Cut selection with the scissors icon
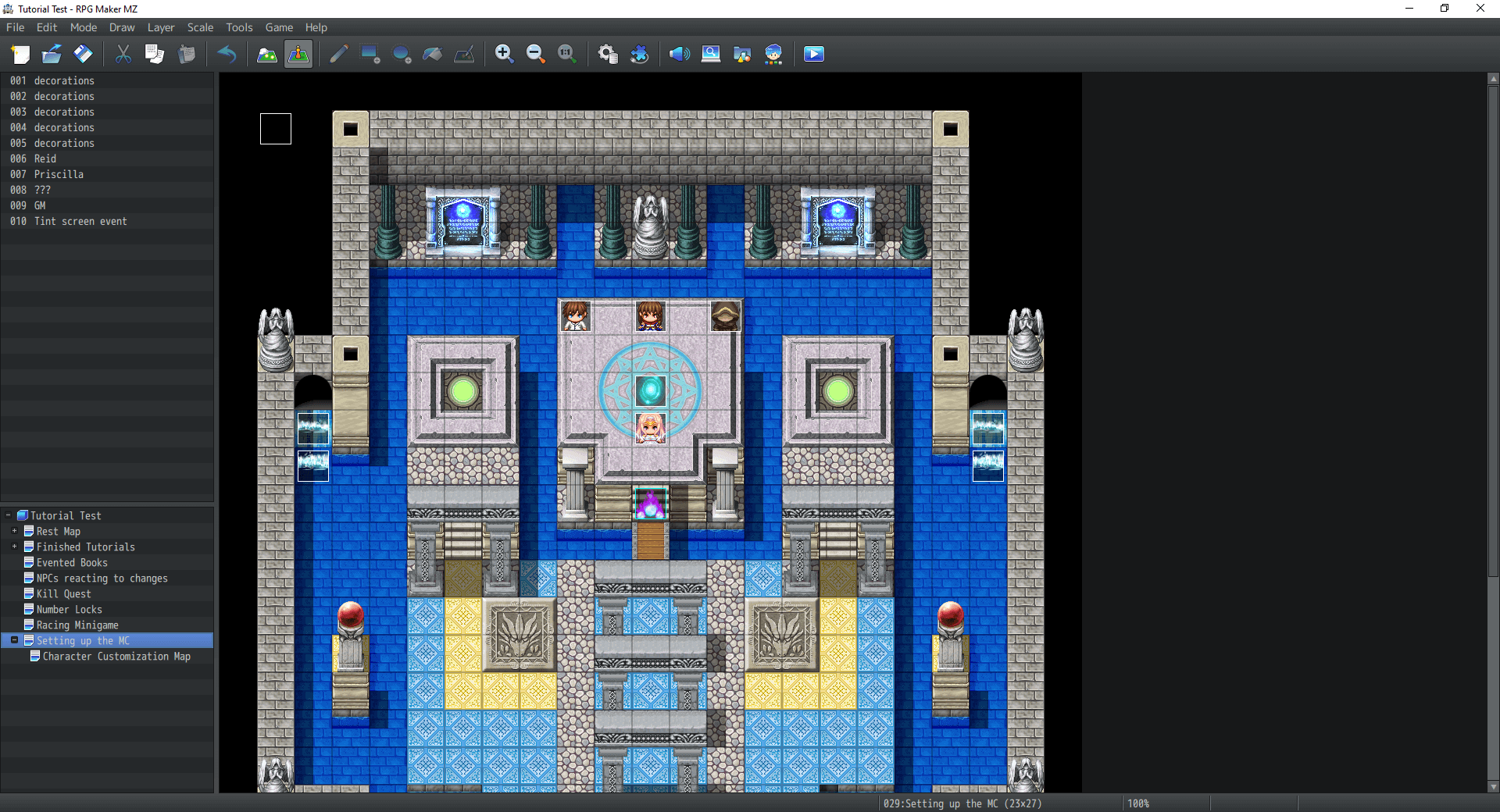Image resolution: width=1500 pixels, height=812 pixels. click(123, 54)
